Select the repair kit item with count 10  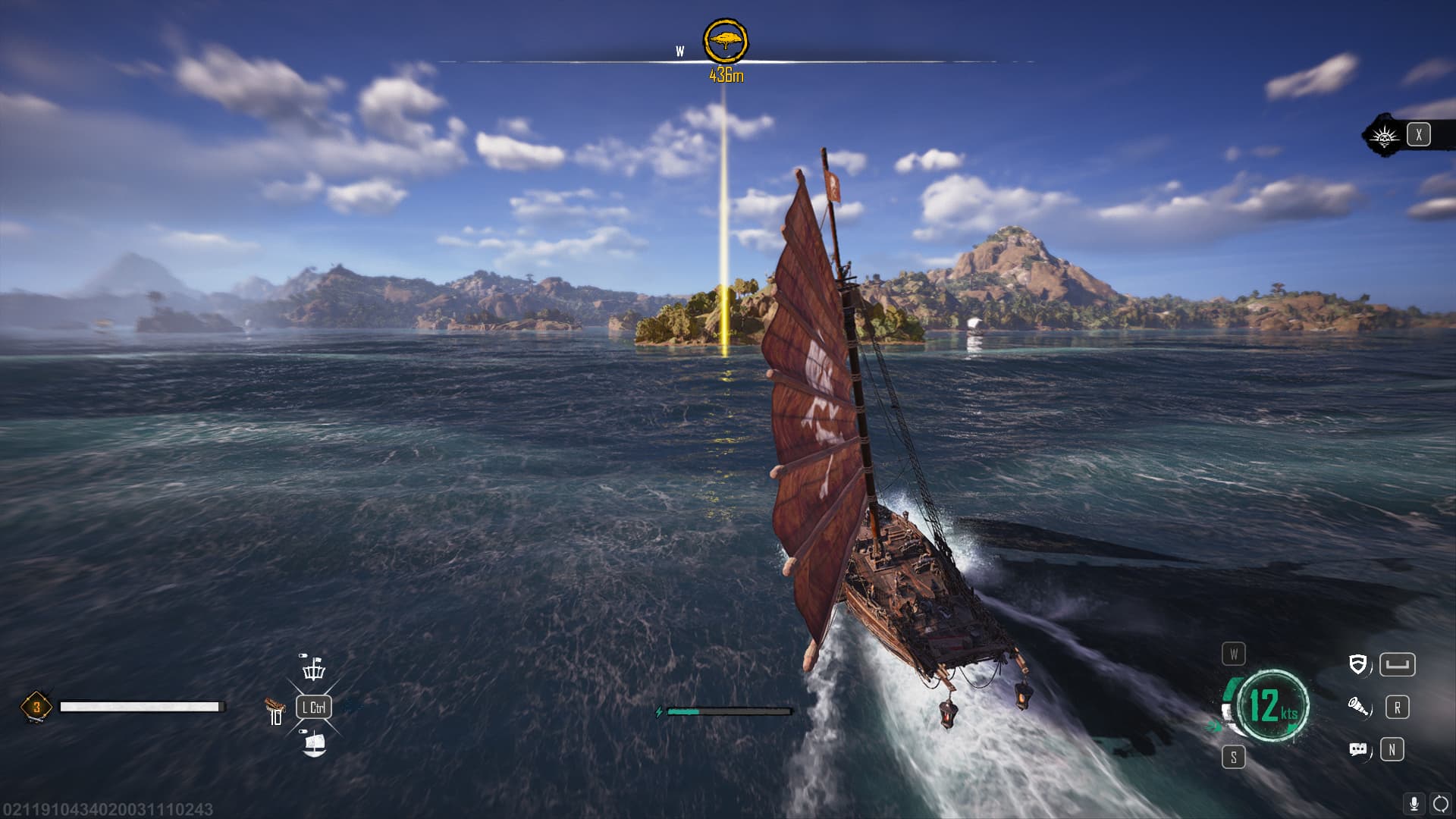275,711
